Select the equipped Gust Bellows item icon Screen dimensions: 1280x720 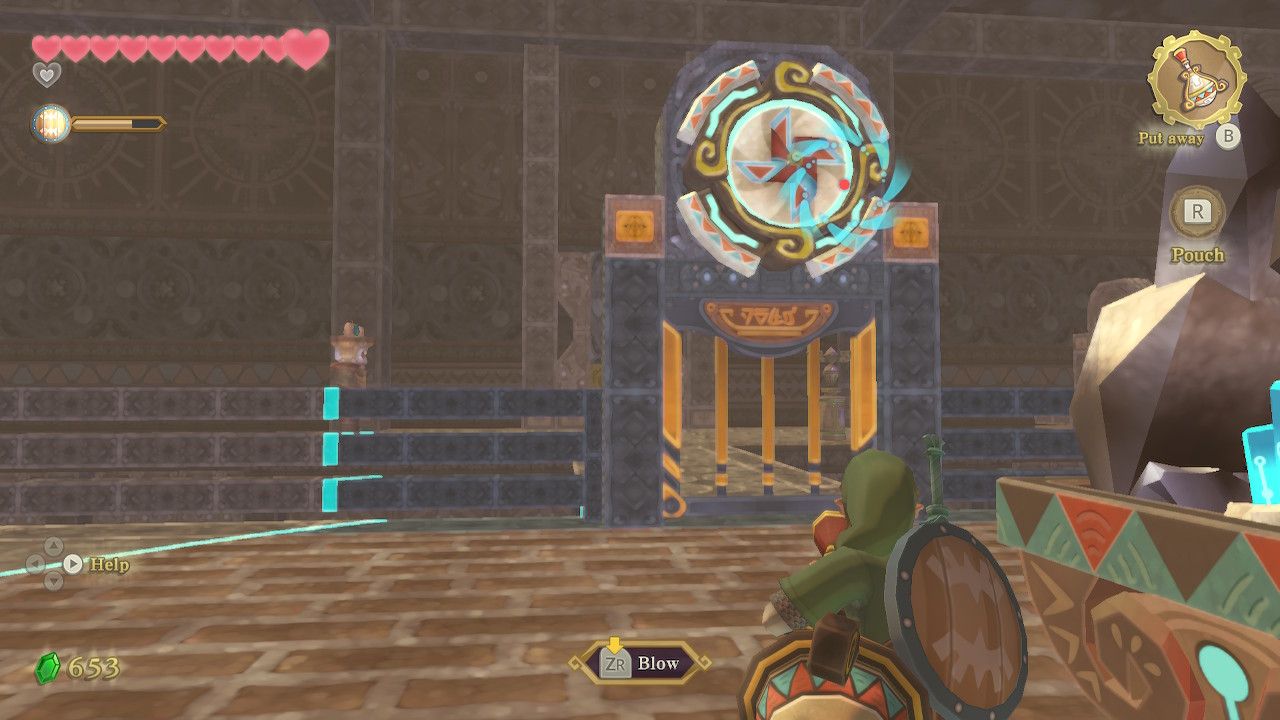coord(1195,81)
